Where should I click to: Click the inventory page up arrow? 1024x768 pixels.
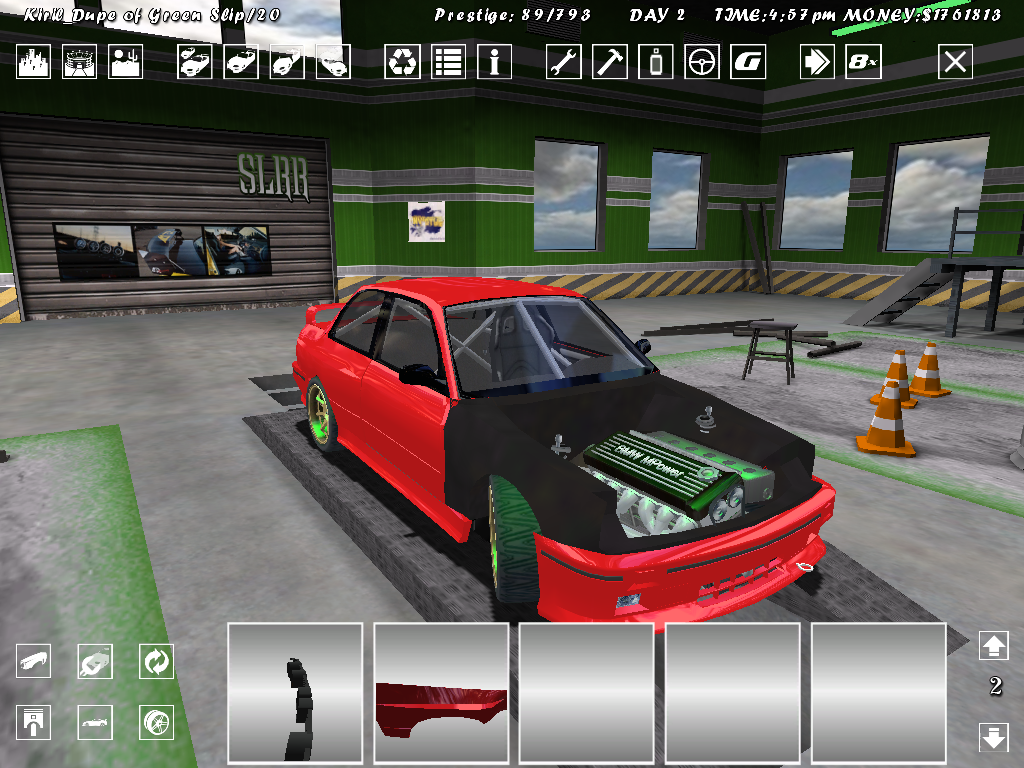pos(993,646)
